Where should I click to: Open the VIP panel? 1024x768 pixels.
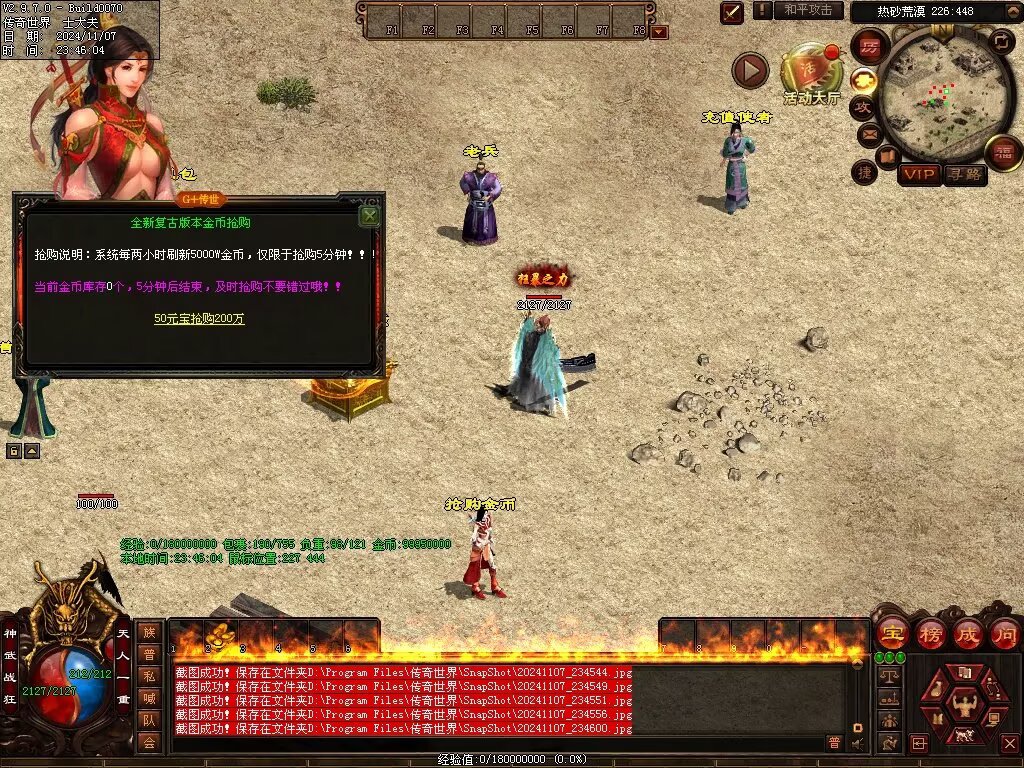[x=918, y=174]
